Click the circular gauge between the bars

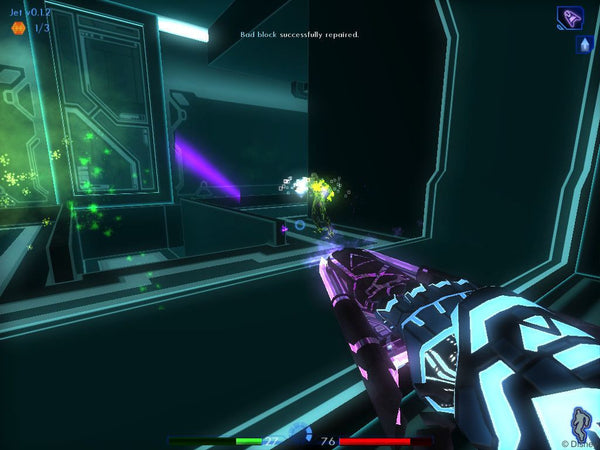tap(300, 433)
